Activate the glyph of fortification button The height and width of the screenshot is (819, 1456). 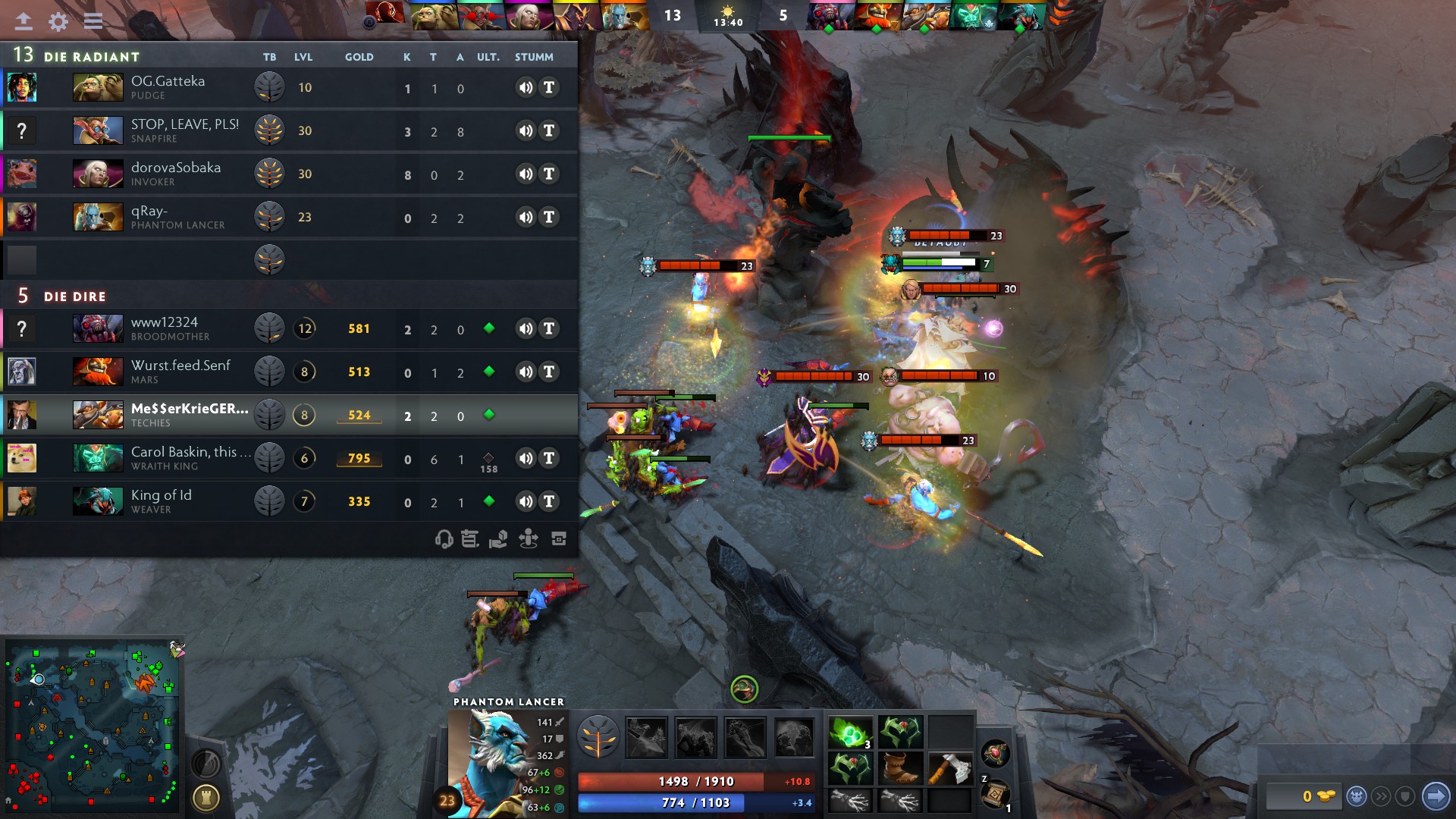pyautogui.click(x=206, y=798)
